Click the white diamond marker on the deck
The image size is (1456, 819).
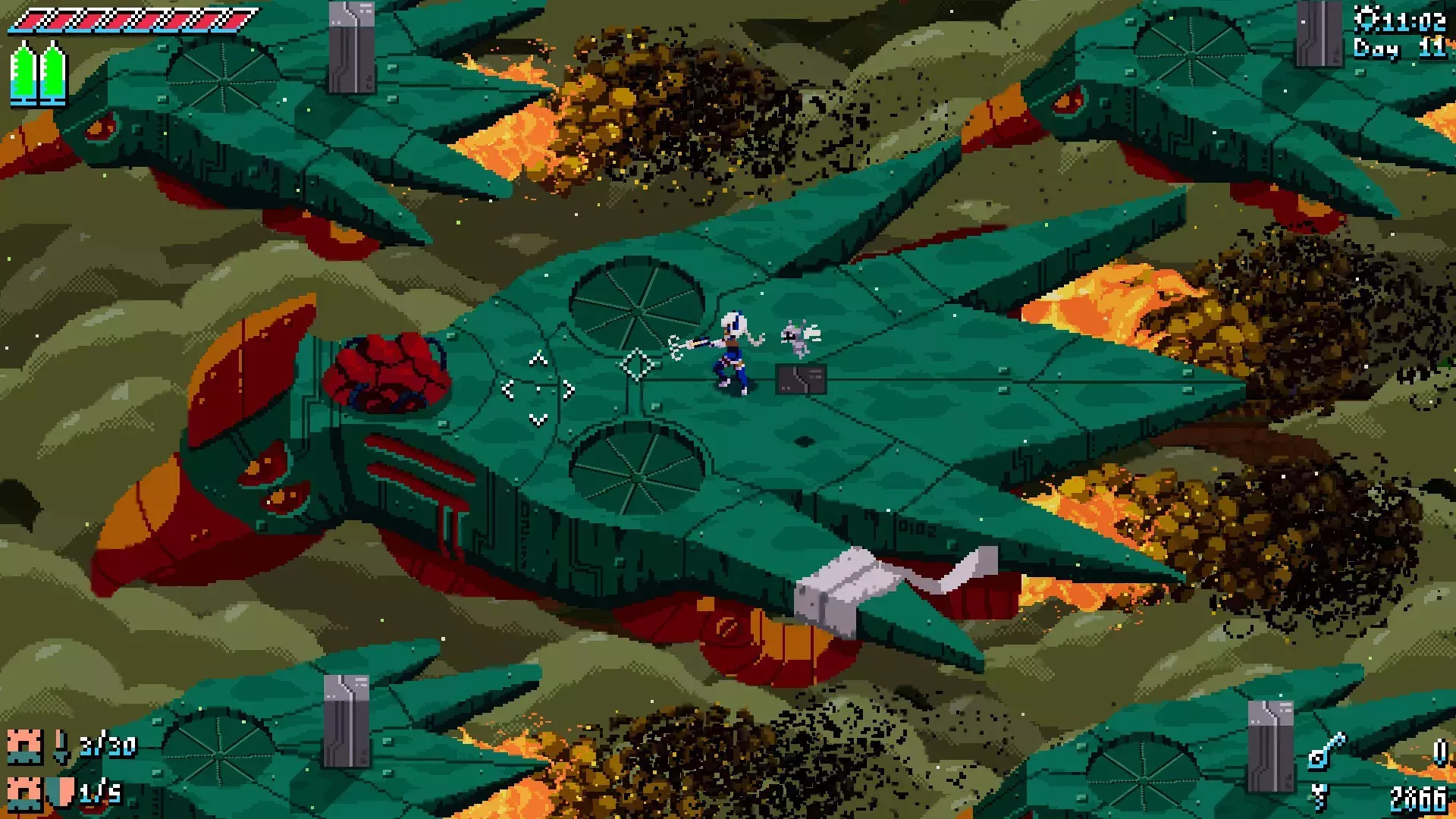click(637, 366)
